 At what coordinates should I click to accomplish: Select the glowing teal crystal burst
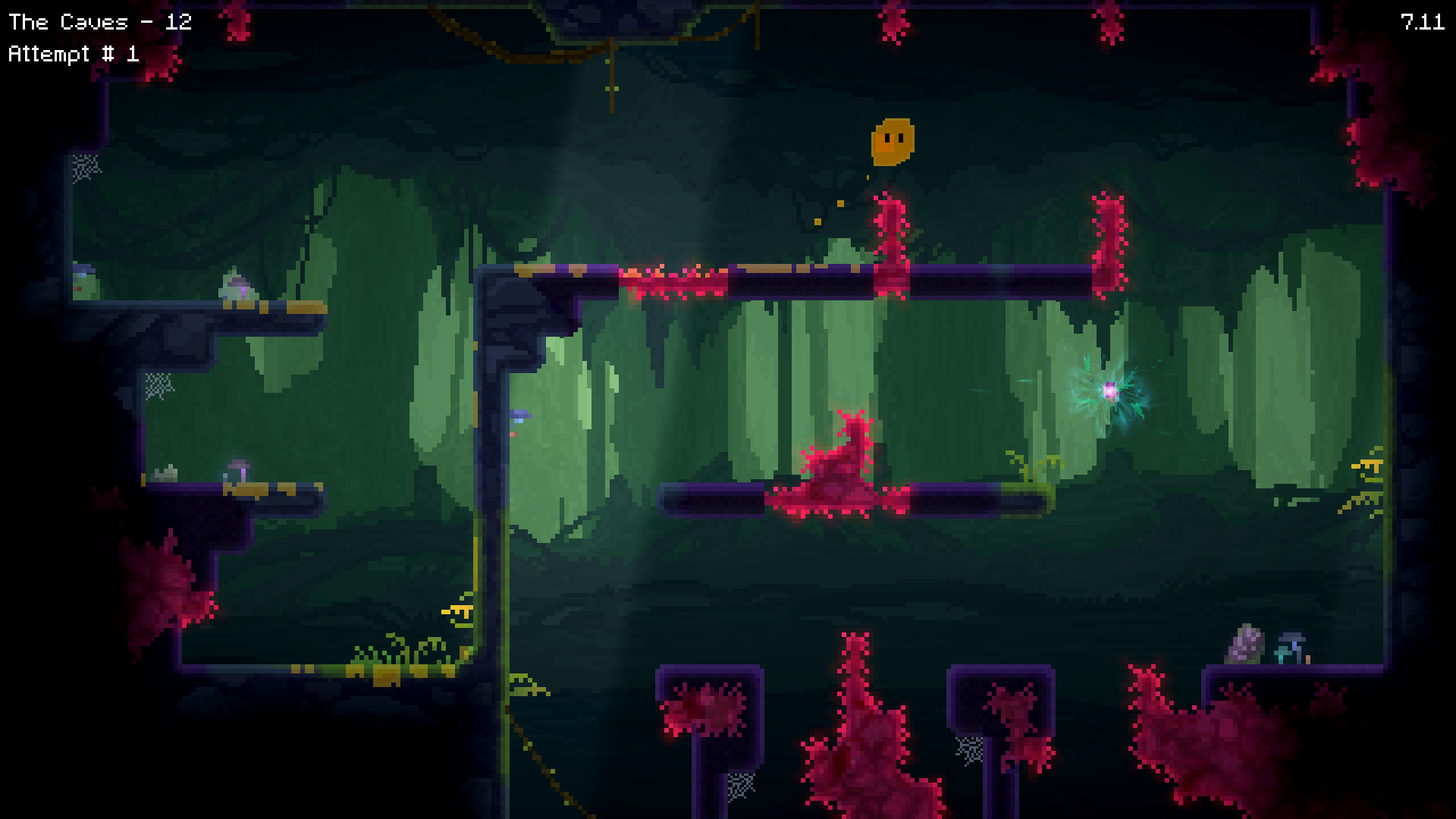pyautogui.click(x=1111, y=389)
